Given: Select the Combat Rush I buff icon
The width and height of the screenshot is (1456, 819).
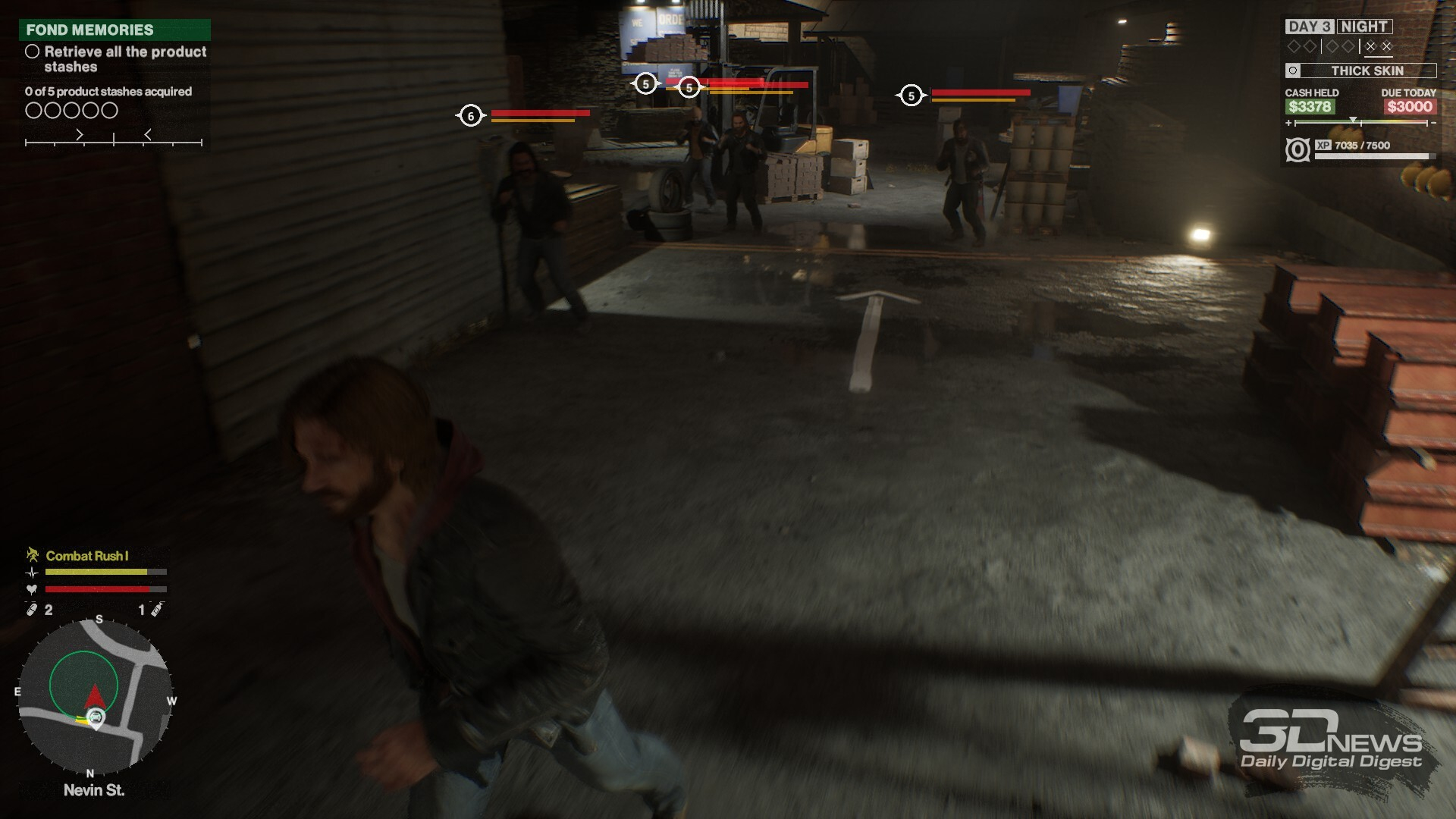Looking at the screenshot, I should click(x=33, y=555).
